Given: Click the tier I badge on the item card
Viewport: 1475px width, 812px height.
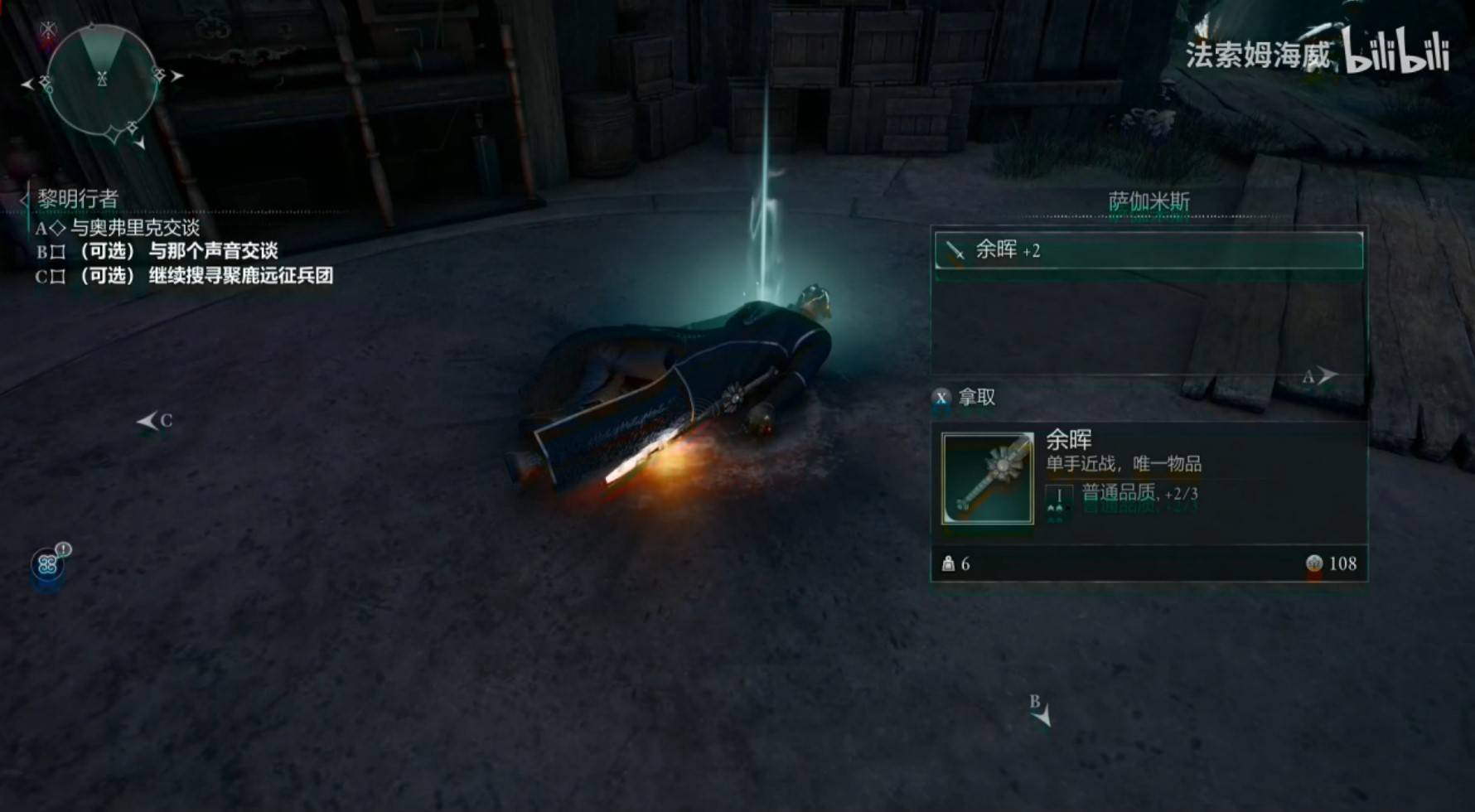Looking at the screenshot, I should [x=1059, y=495].
